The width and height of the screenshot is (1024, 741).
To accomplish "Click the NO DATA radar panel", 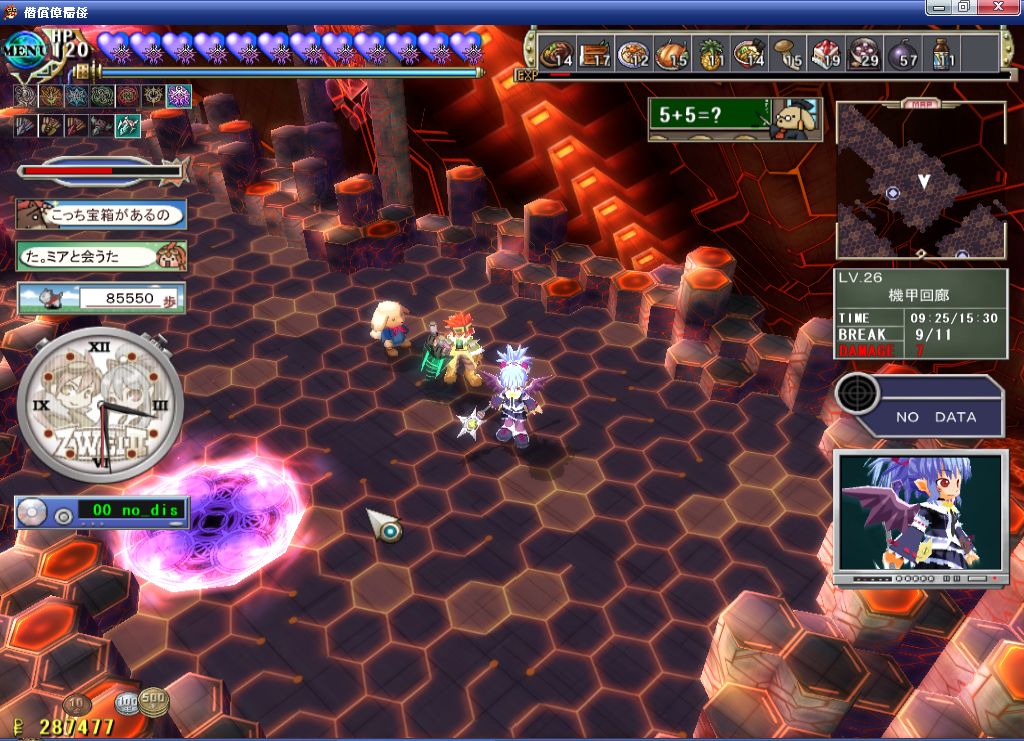I will (x=920, y=406).
